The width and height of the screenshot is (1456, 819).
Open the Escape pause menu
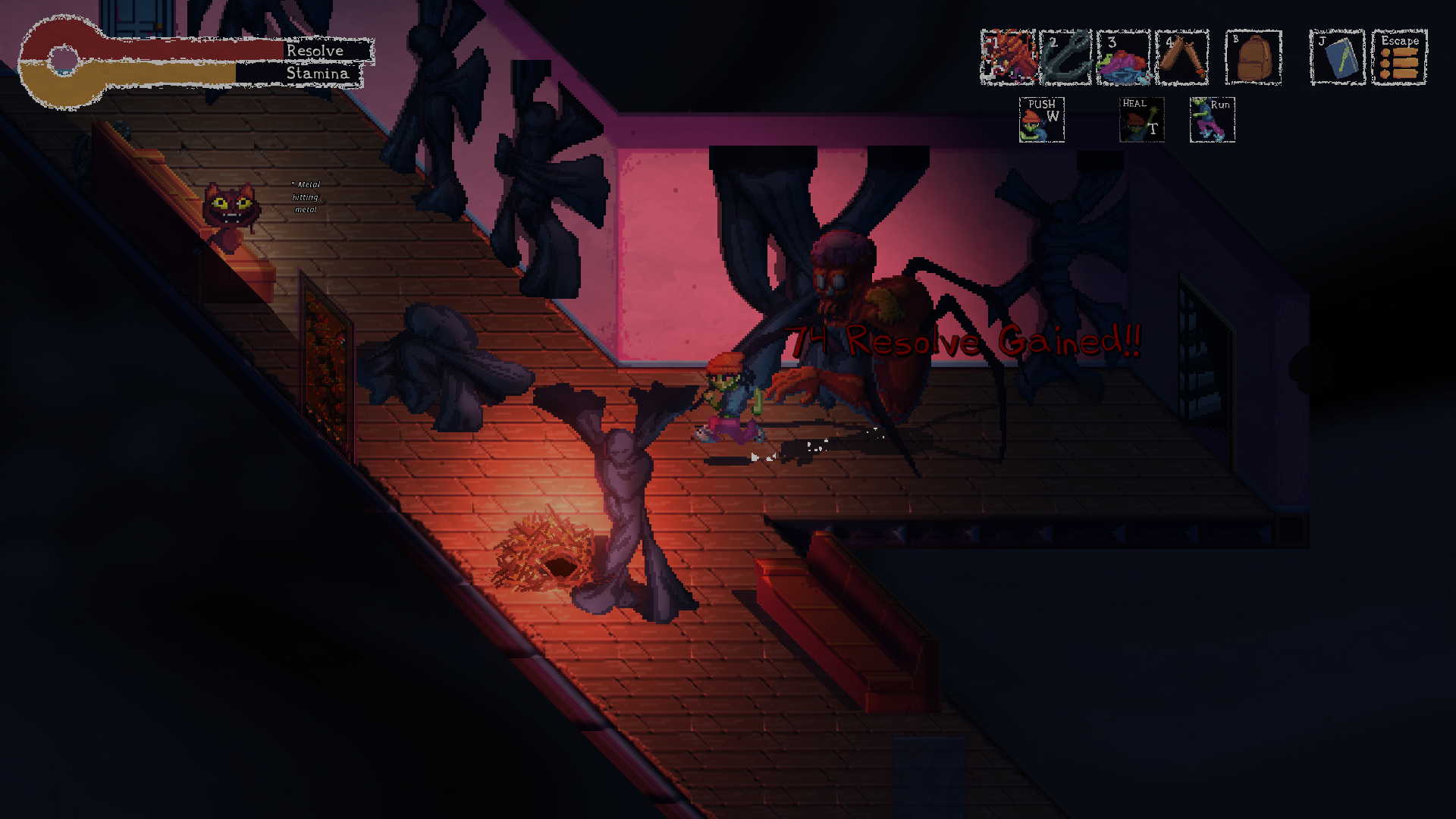pos(1399,57)
